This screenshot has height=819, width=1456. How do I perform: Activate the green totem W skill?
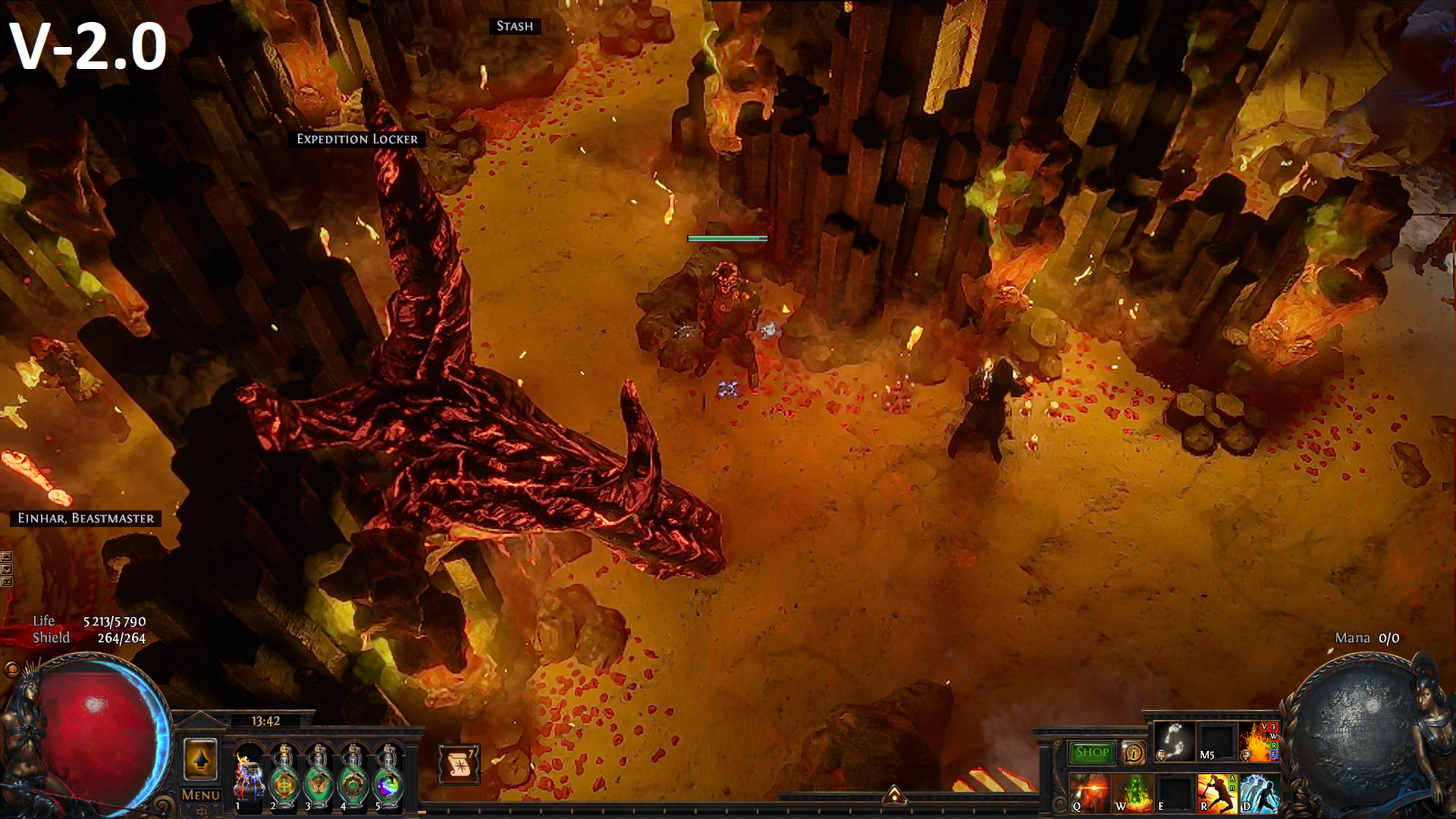click(1133, 793)
